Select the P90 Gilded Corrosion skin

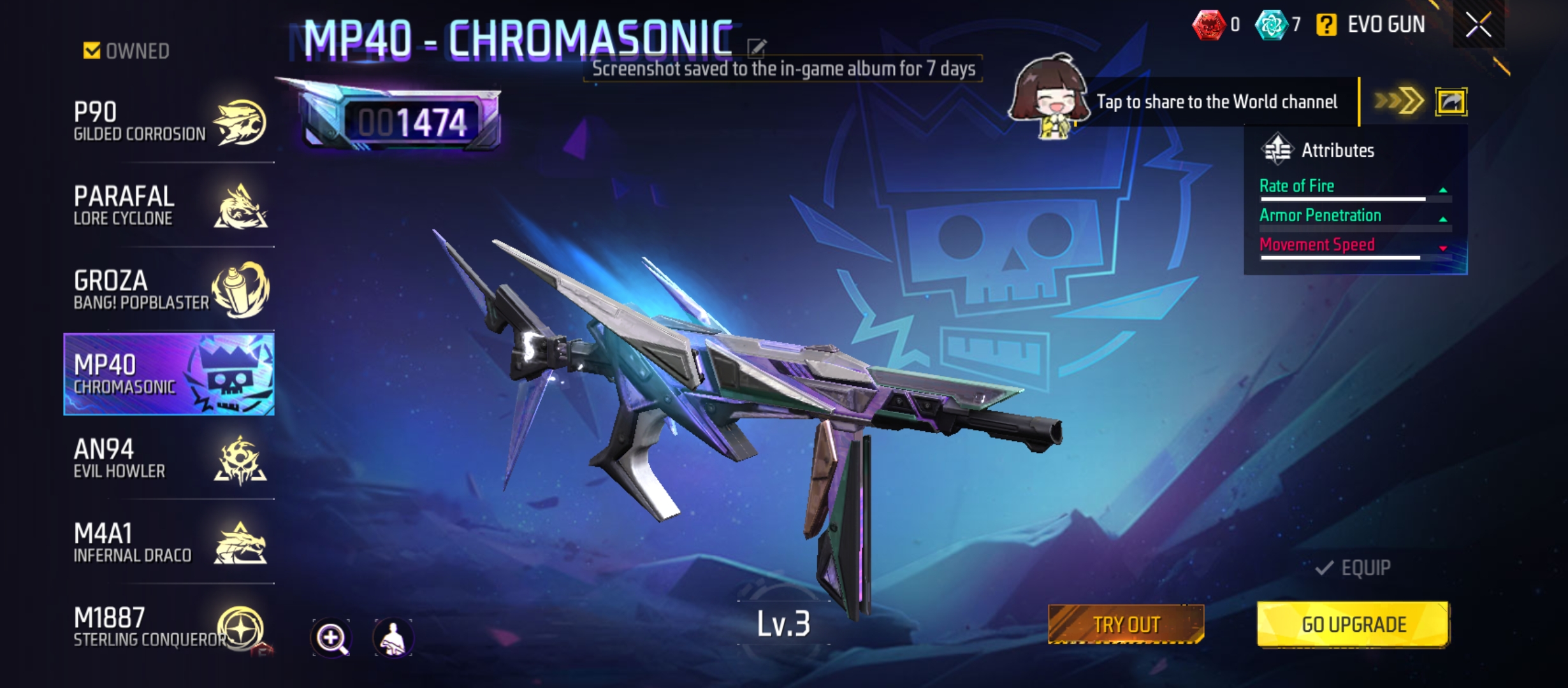[x=169, y=121]
